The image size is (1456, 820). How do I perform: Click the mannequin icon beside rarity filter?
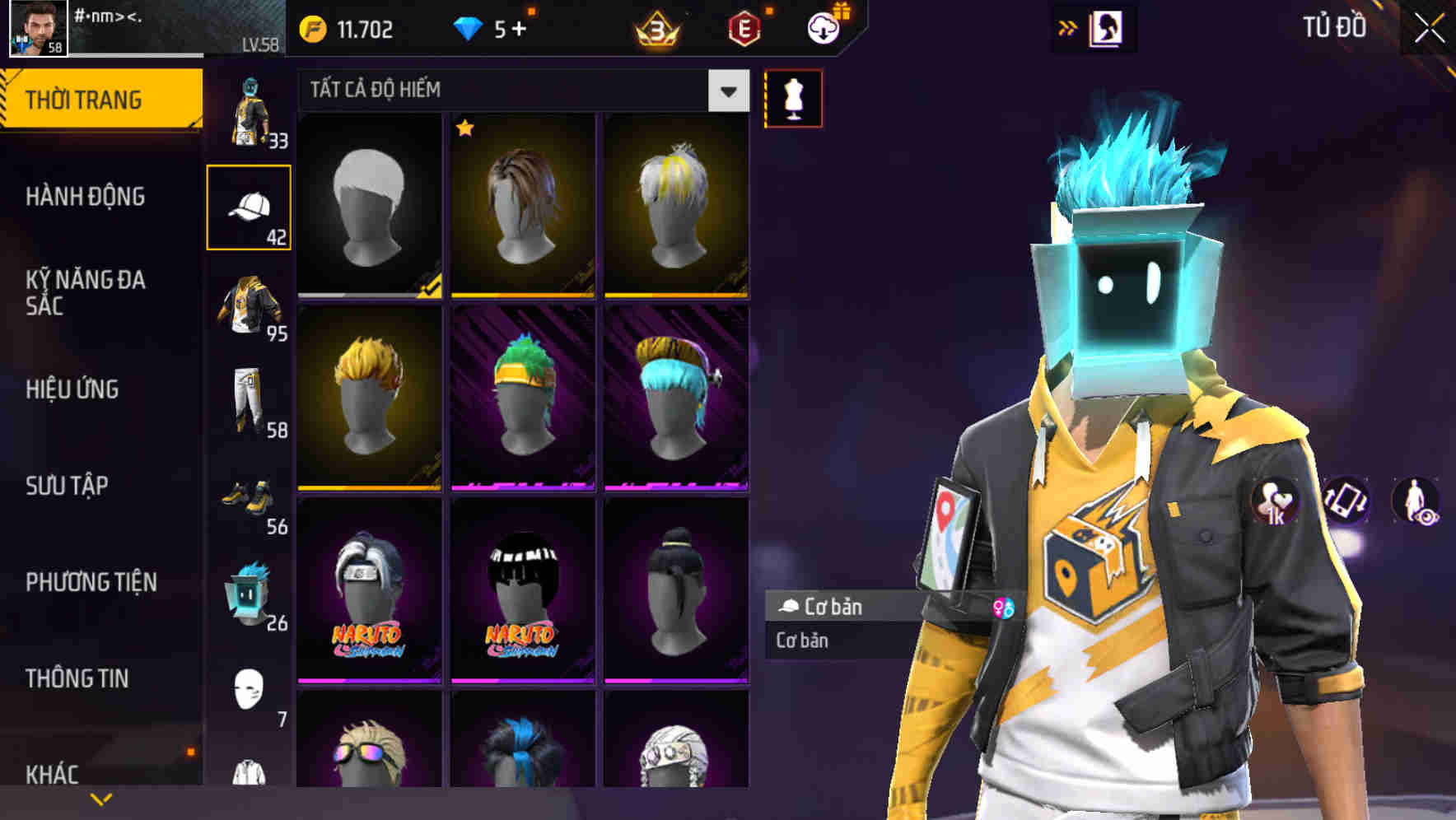point(792,96)
